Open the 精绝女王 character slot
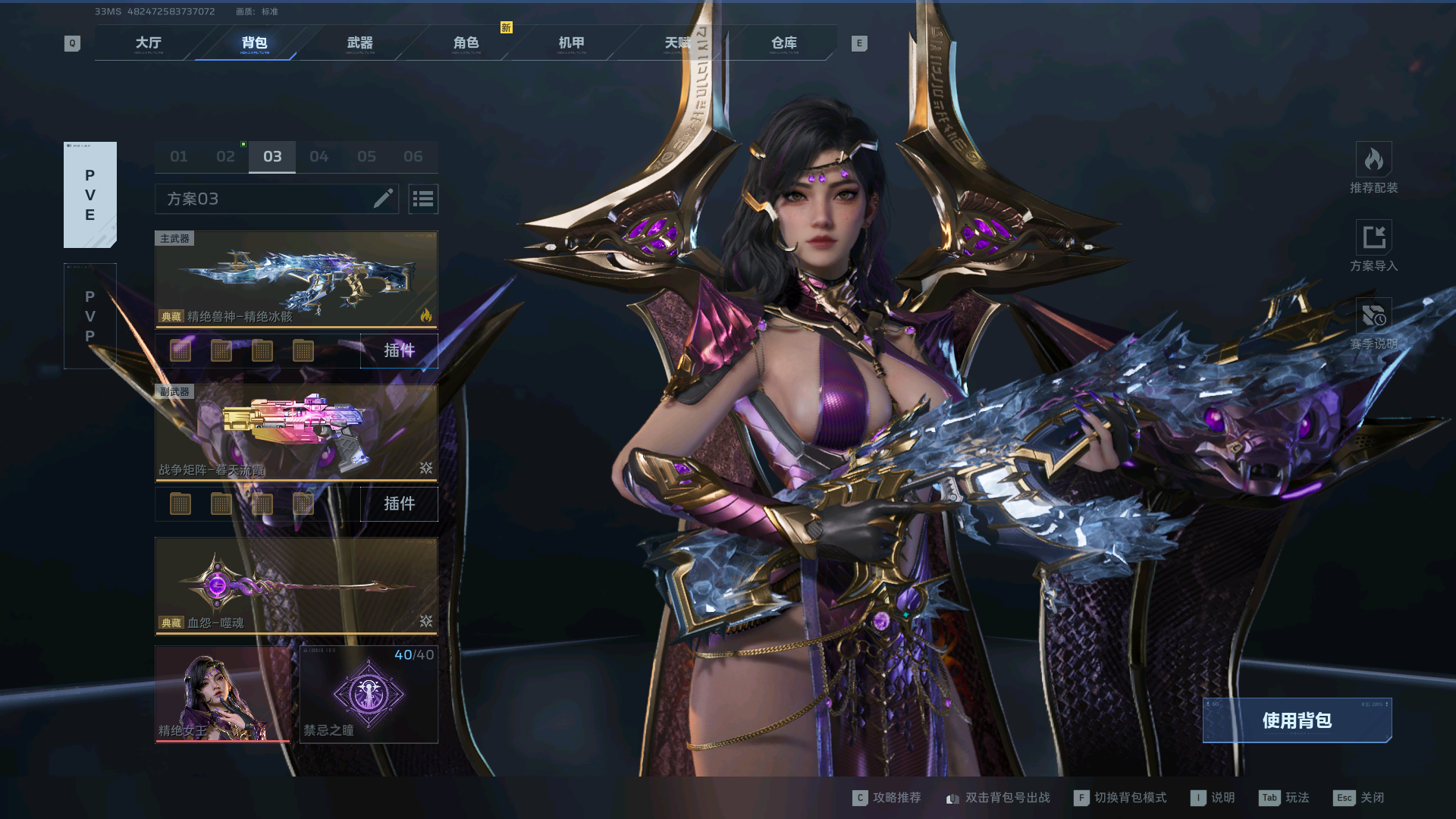Screen dimensions: 1456x819 coord(222,694)
